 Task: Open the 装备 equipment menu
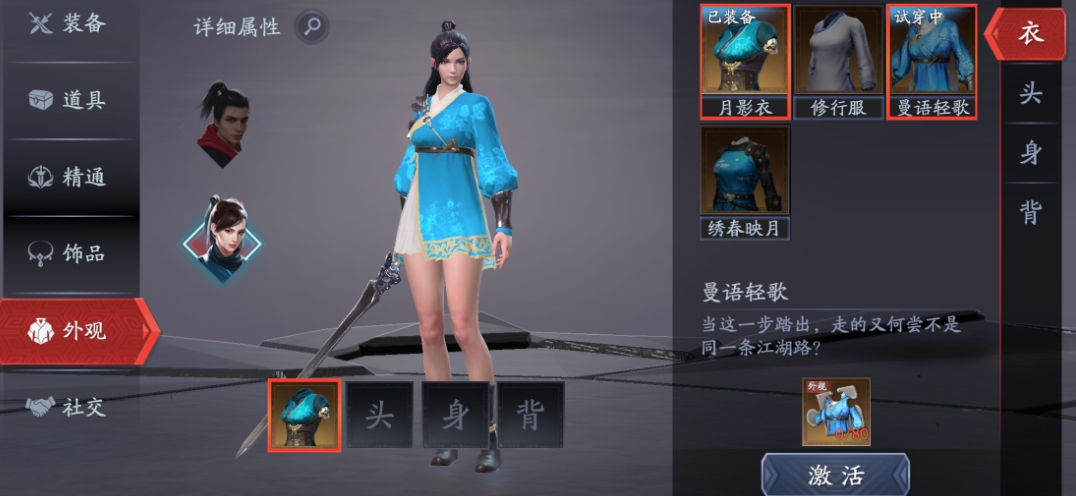point(68,24)
